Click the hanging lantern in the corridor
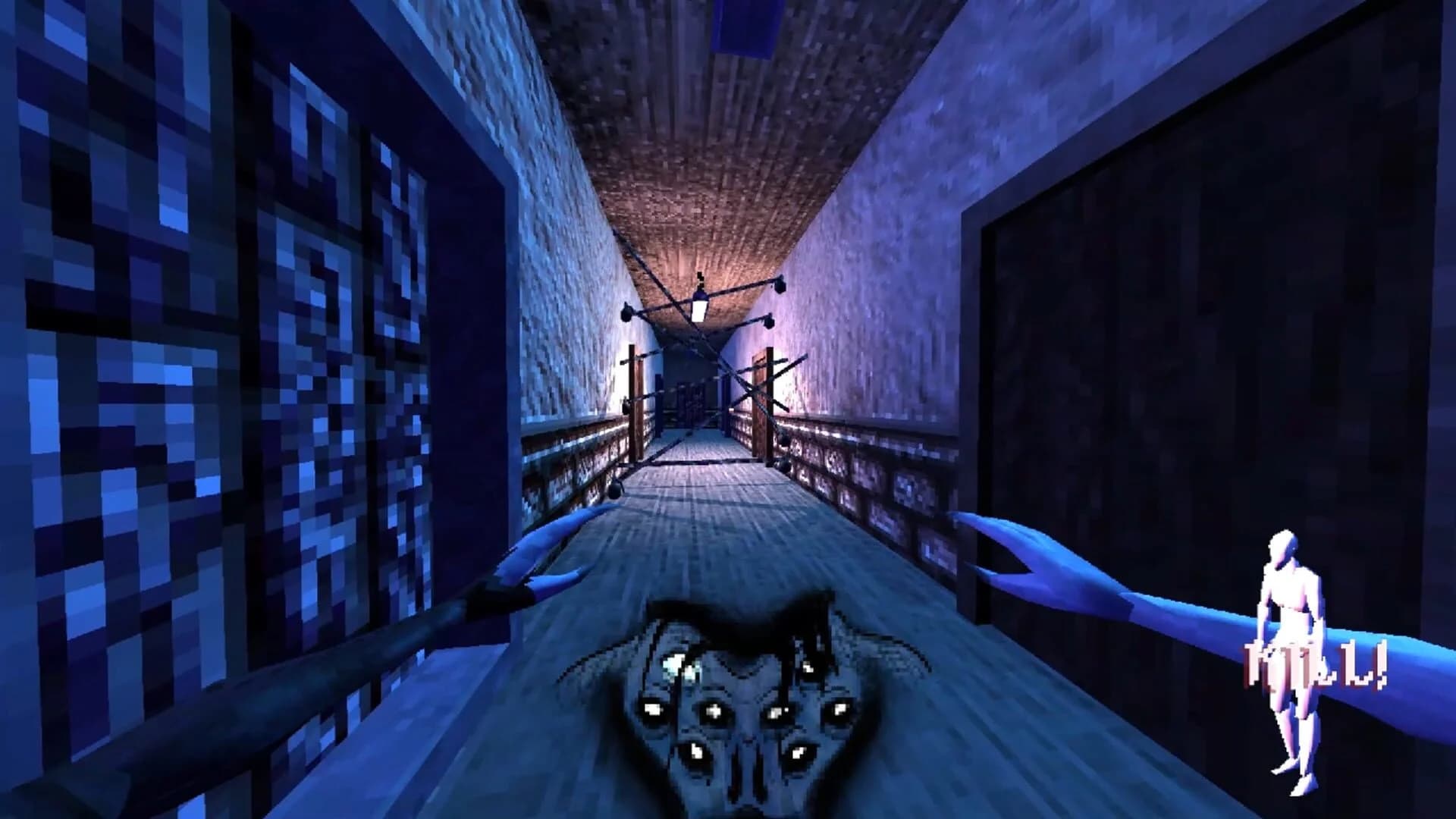Viewport: 1456px width, 819px height. point(699,307)
